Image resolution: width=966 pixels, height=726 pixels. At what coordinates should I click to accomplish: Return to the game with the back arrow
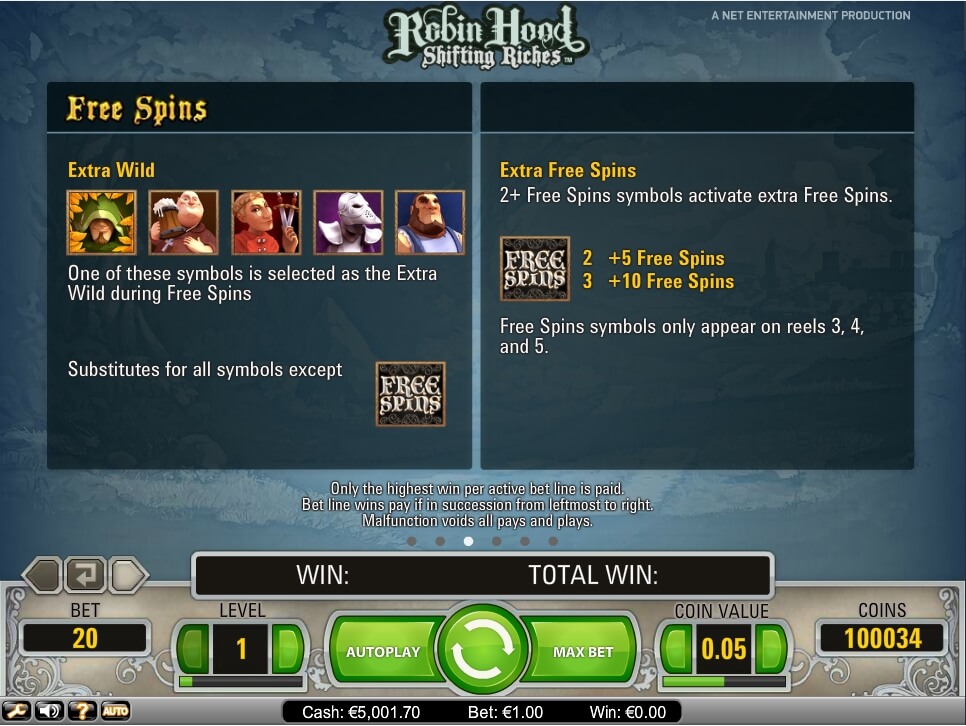tap(85, 575)
